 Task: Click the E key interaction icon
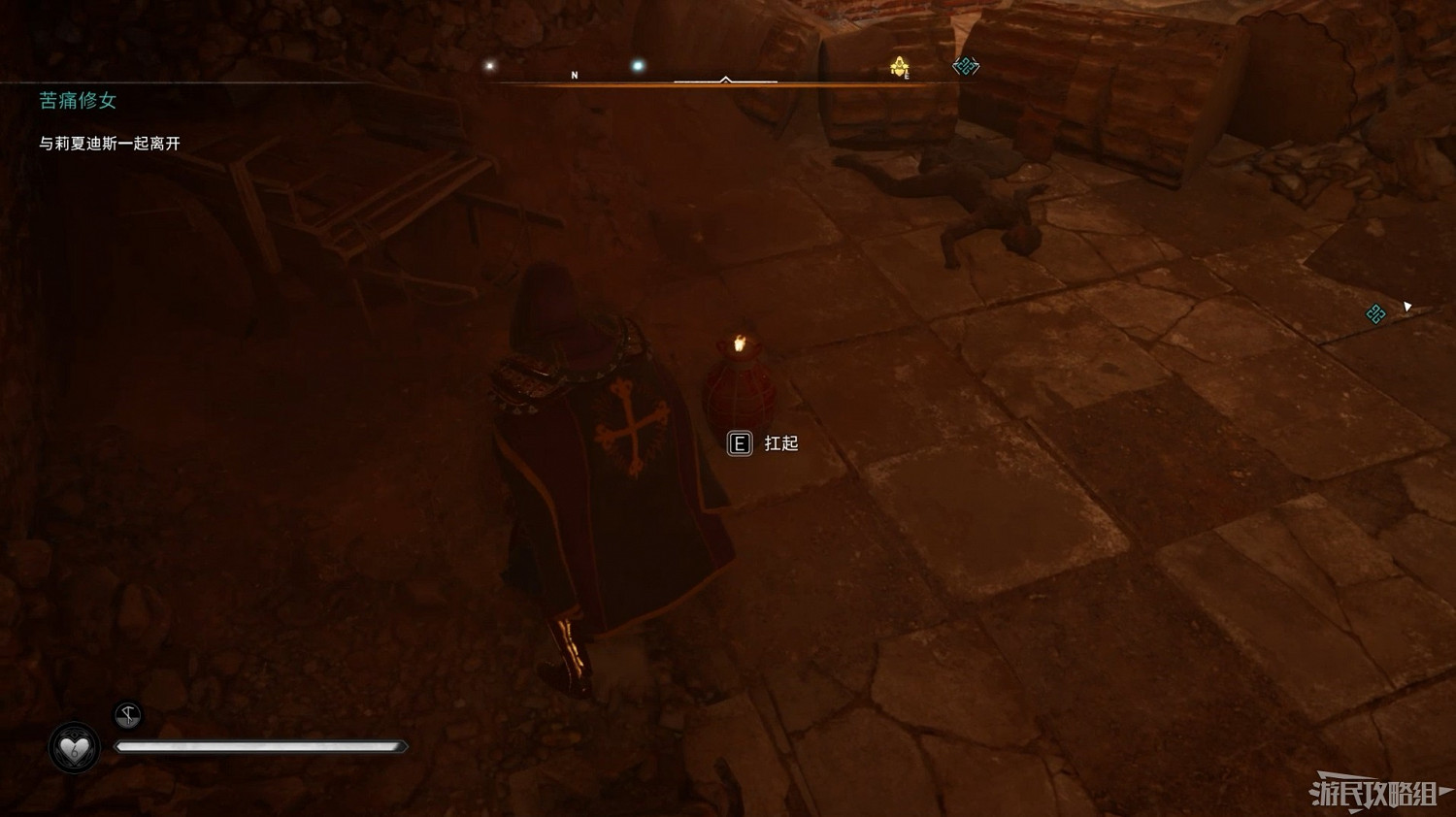pyautogui.click(x=739, y=443)
